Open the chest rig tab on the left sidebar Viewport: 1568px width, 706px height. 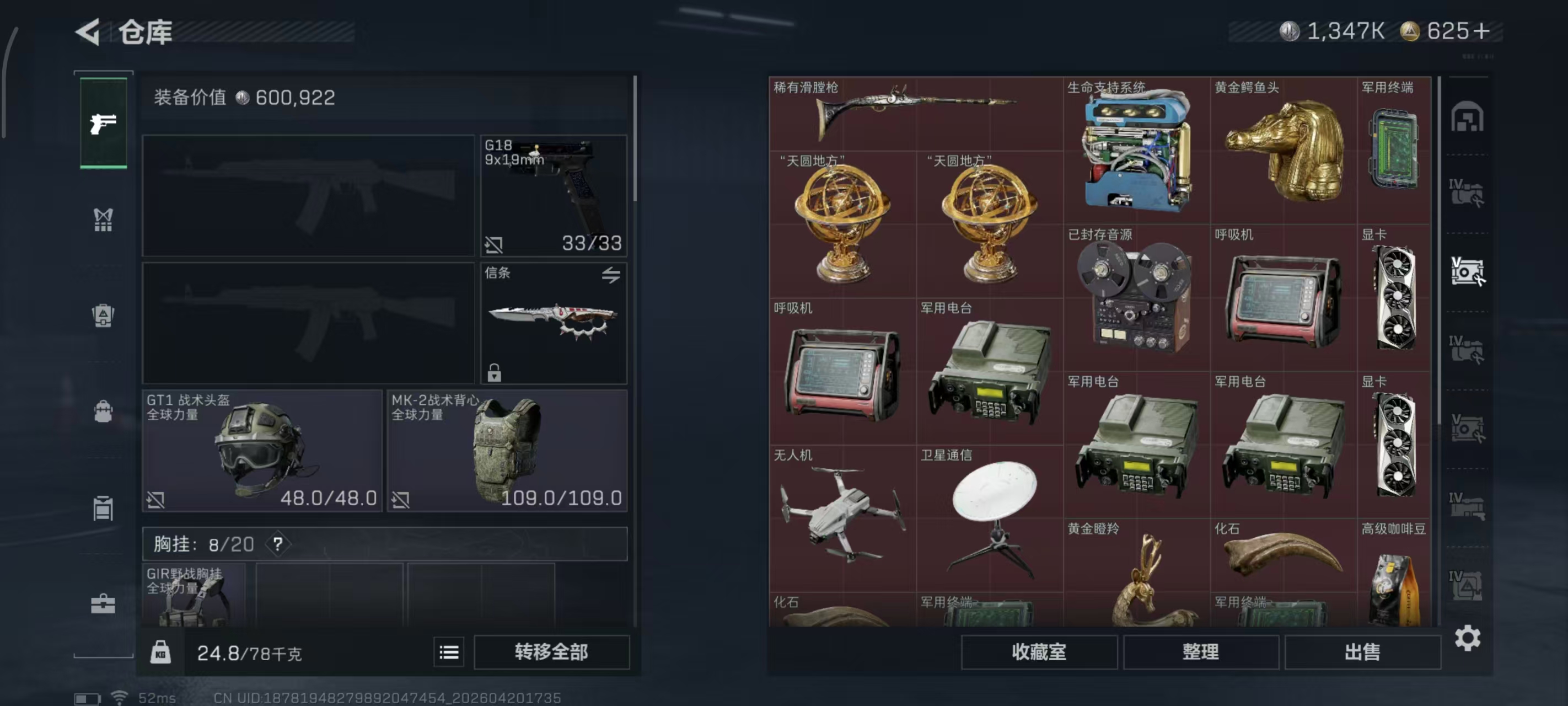point(104,220)
